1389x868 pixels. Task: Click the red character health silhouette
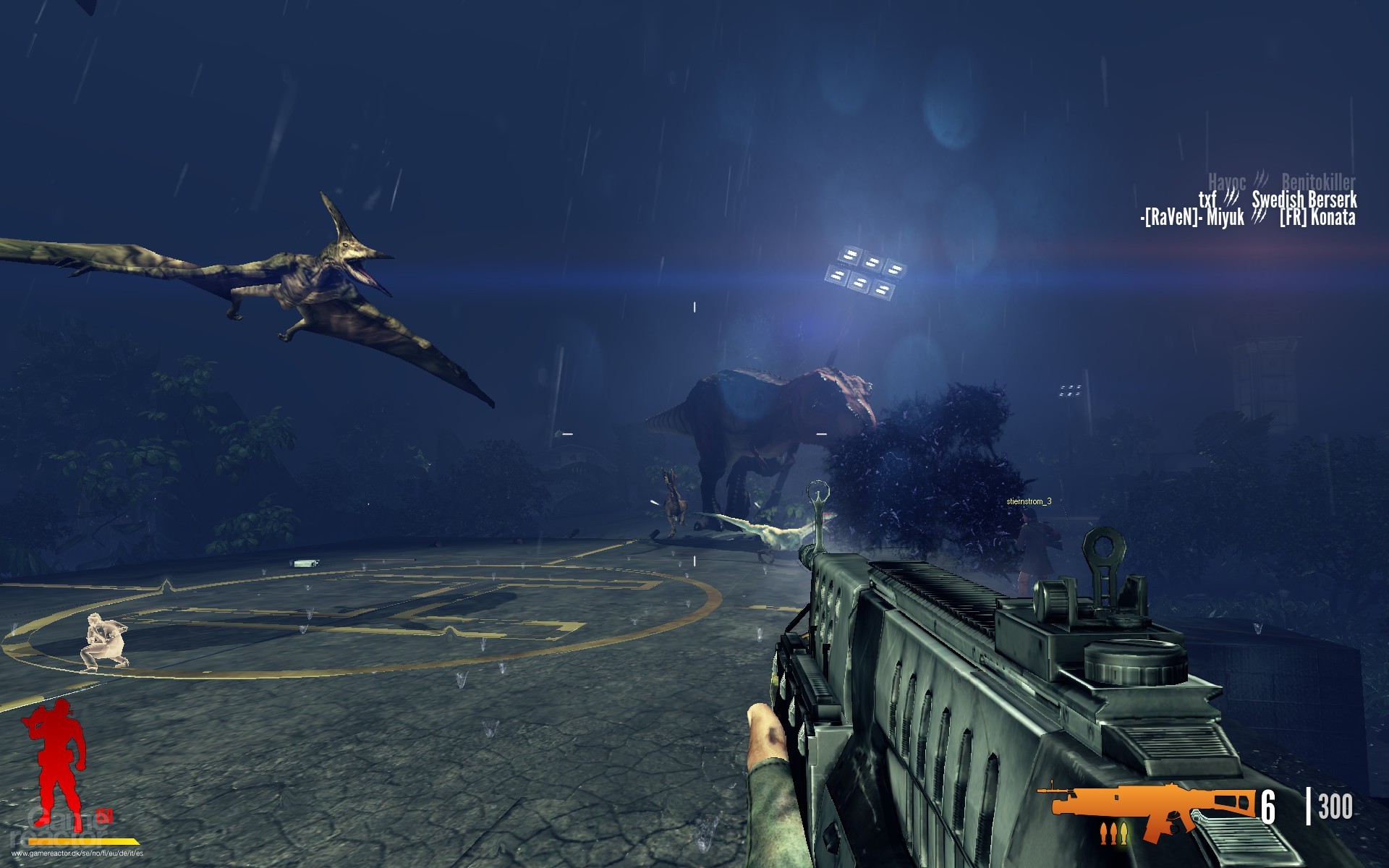(x=56, y=765)
